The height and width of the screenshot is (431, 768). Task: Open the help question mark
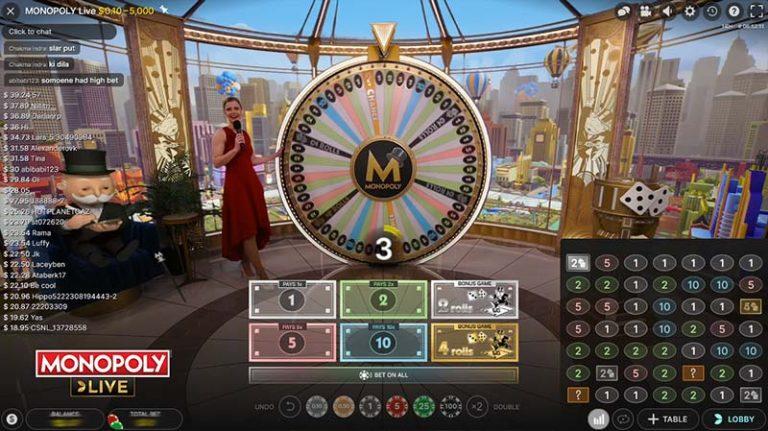point(734,12)
